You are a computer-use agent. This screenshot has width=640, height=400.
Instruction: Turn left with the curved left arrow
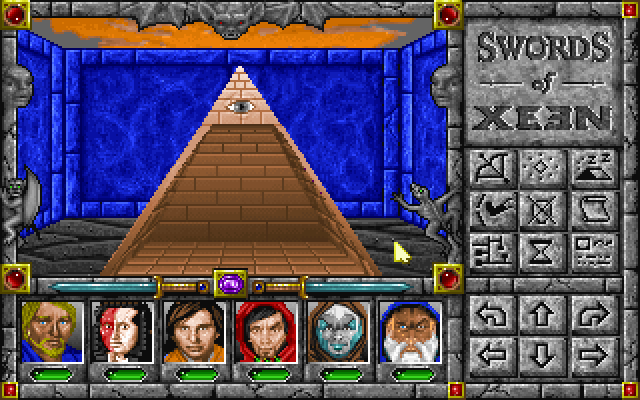click(x=493, y=315)
